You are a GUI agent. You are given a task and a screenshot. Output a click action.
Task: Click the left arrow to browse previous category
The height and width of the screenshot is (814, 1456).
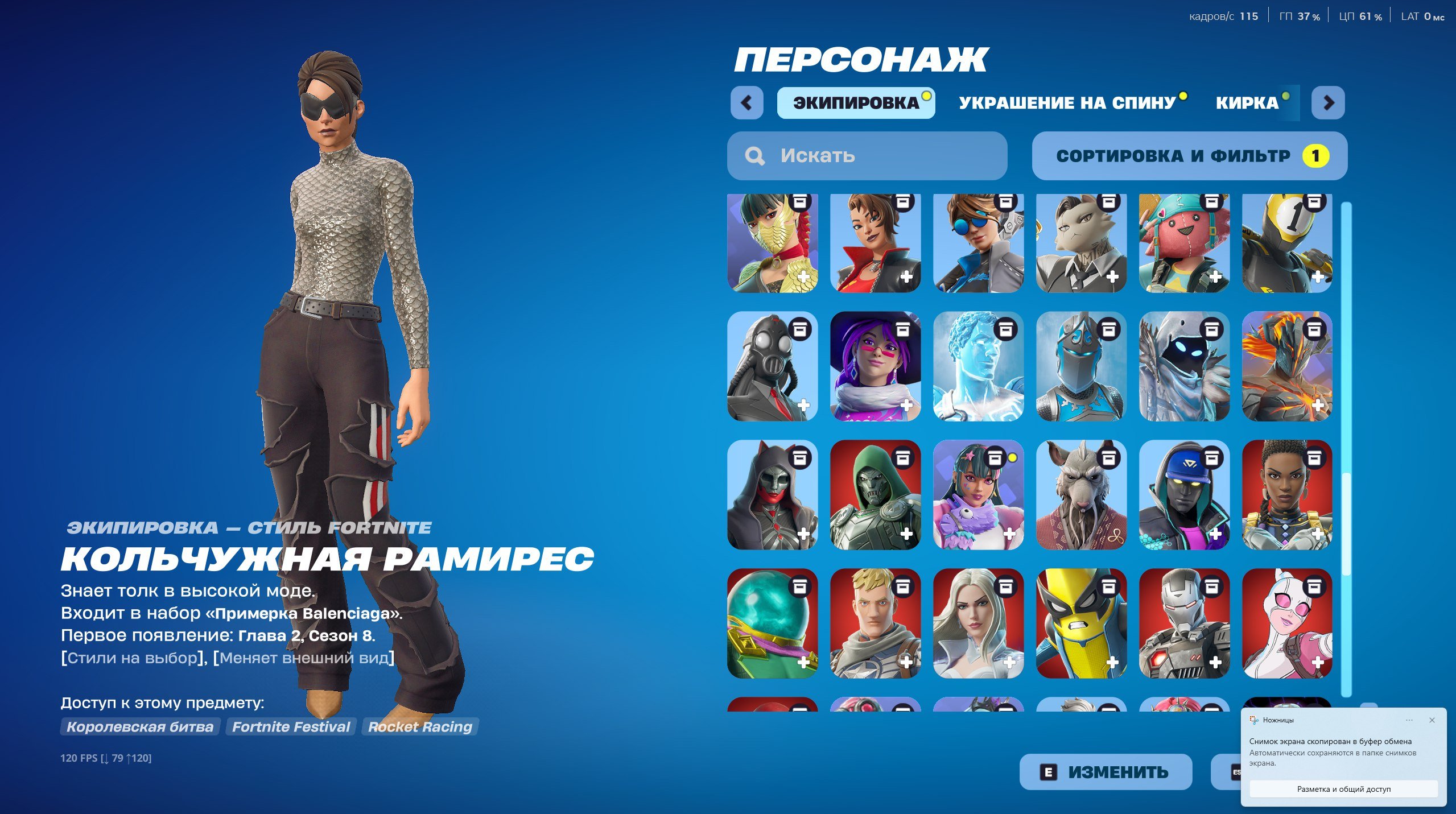[746, 102]
